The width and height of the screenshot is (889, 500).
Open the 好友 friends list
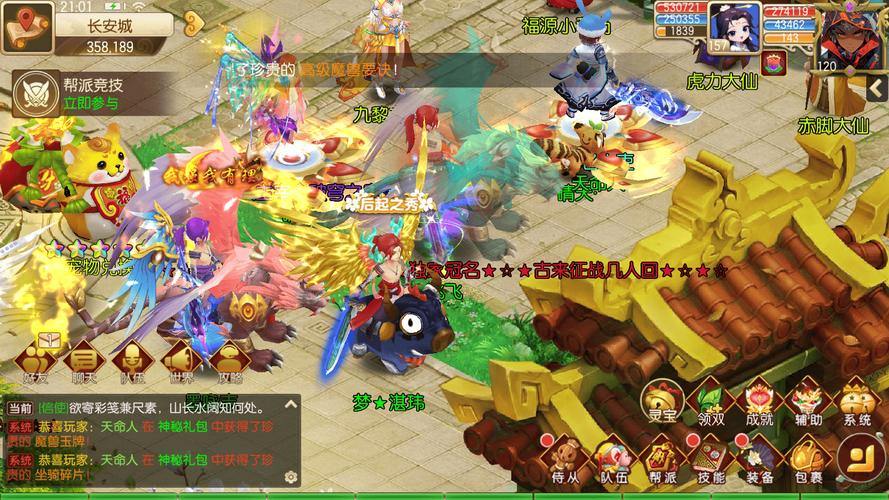click(37, 362)
